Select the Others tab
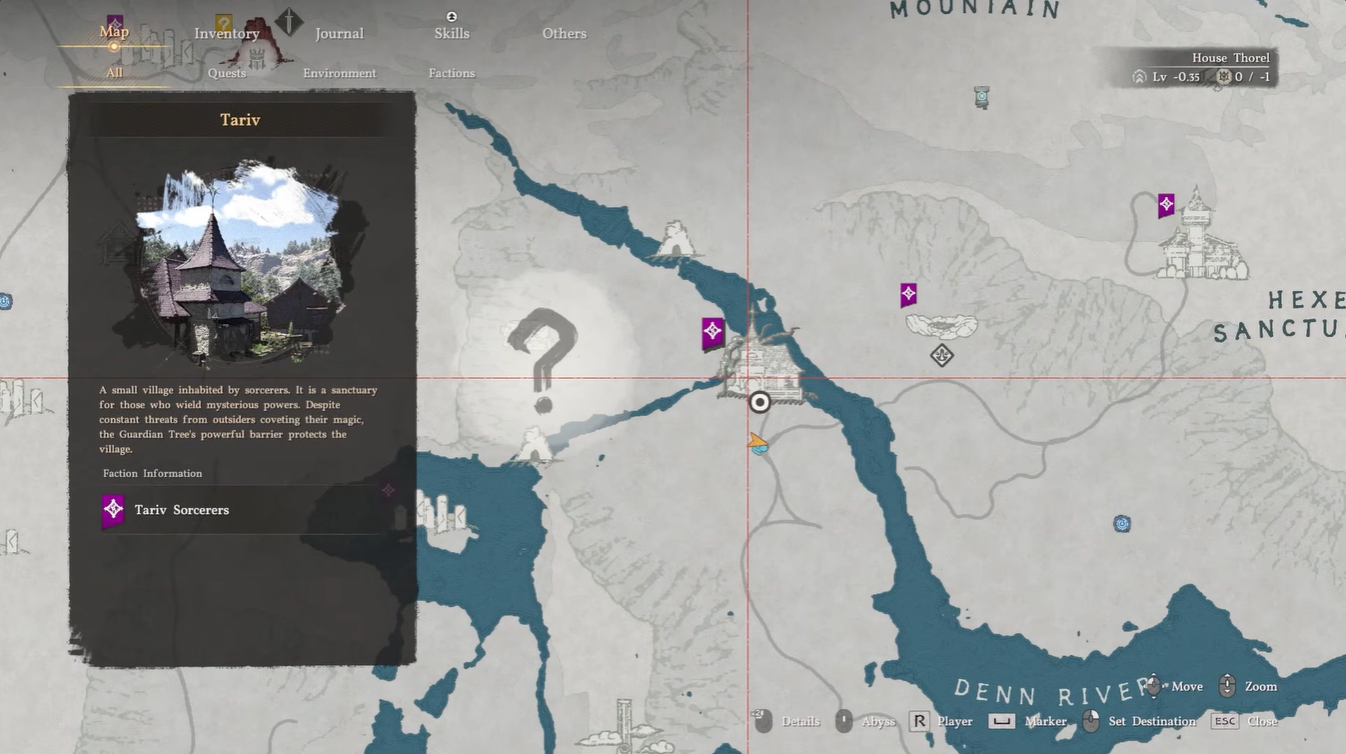 564,34
